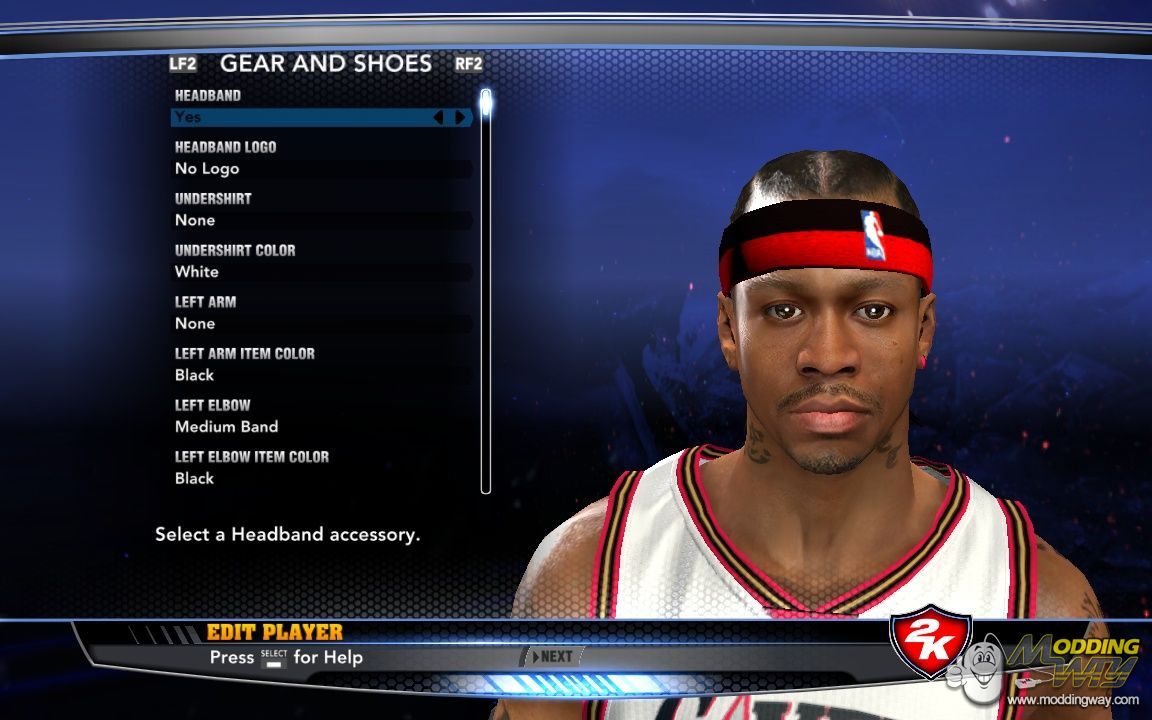
Task: Select the Left Arm Item Color row
Action: [x=320, y=375]
